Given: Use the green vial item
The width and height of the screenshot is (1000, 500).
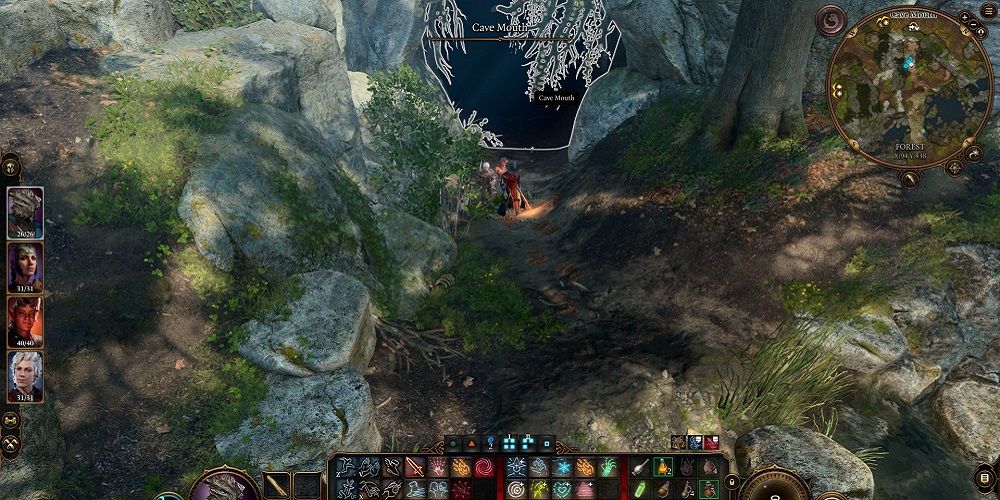Looking at the screenshot, I should coord(640,489).
